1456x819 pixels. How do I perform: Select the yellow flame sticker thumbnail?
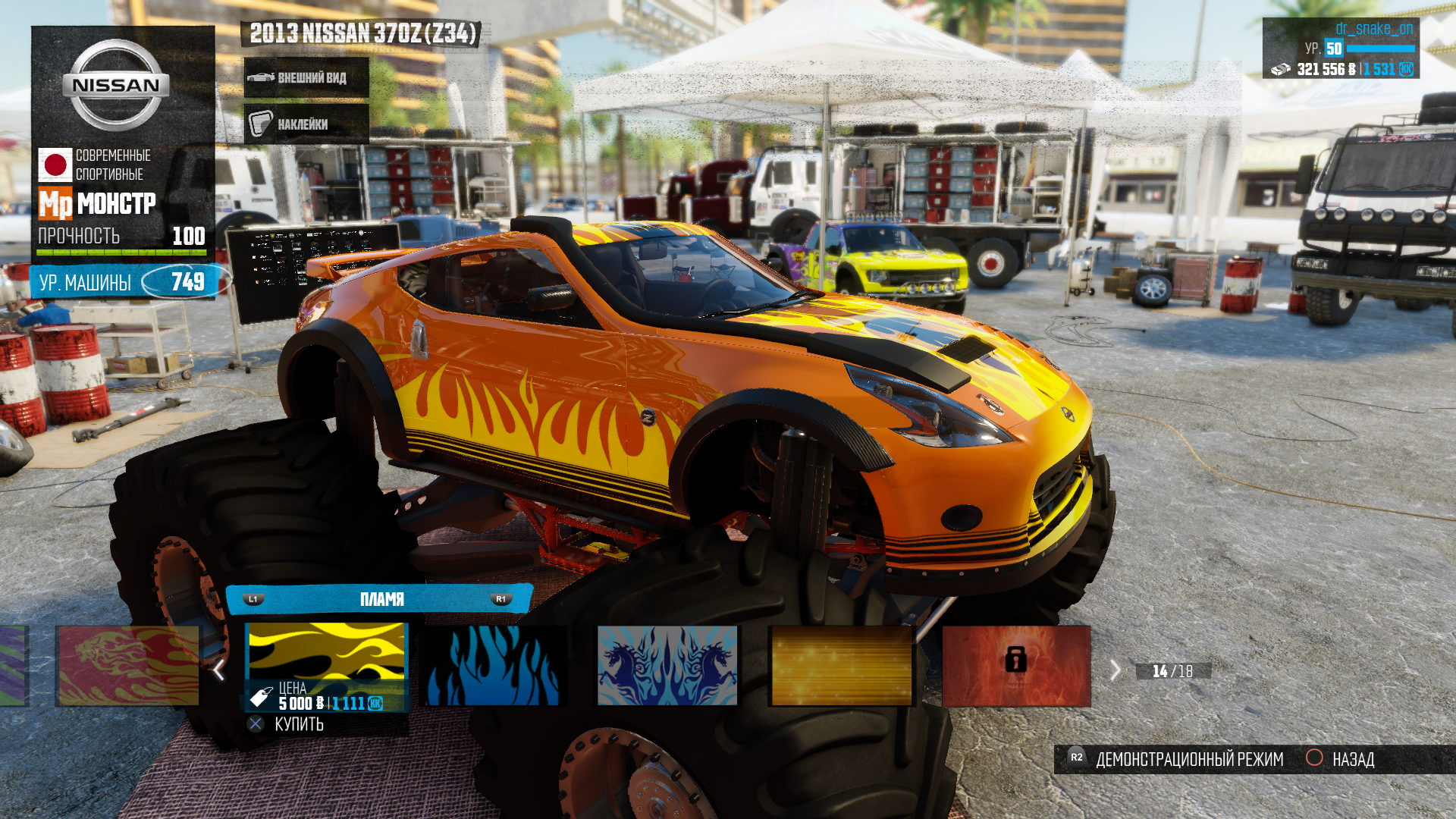(x=327, y=652)
